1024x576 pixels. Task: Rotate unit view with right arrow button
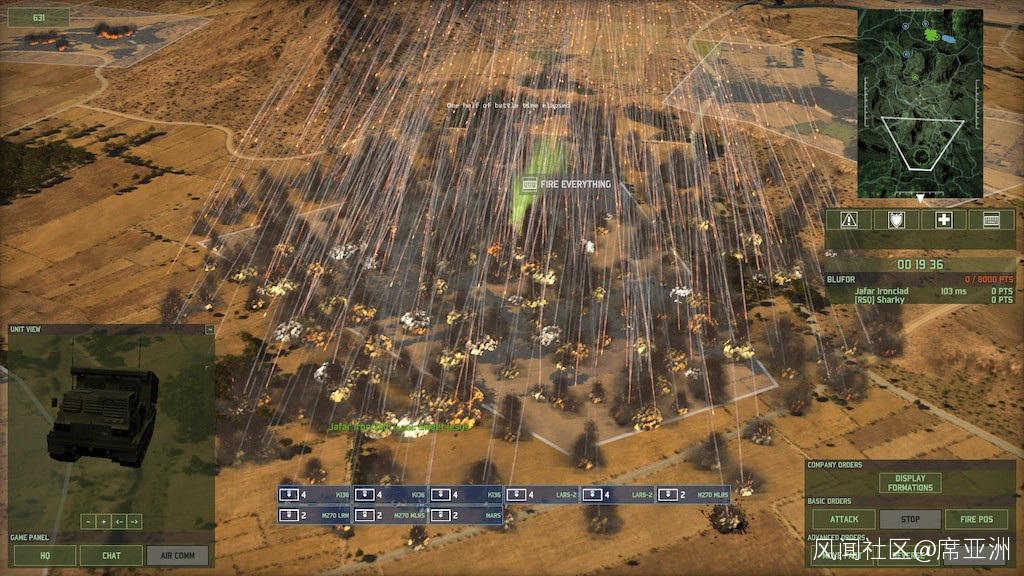click(134, 521)
